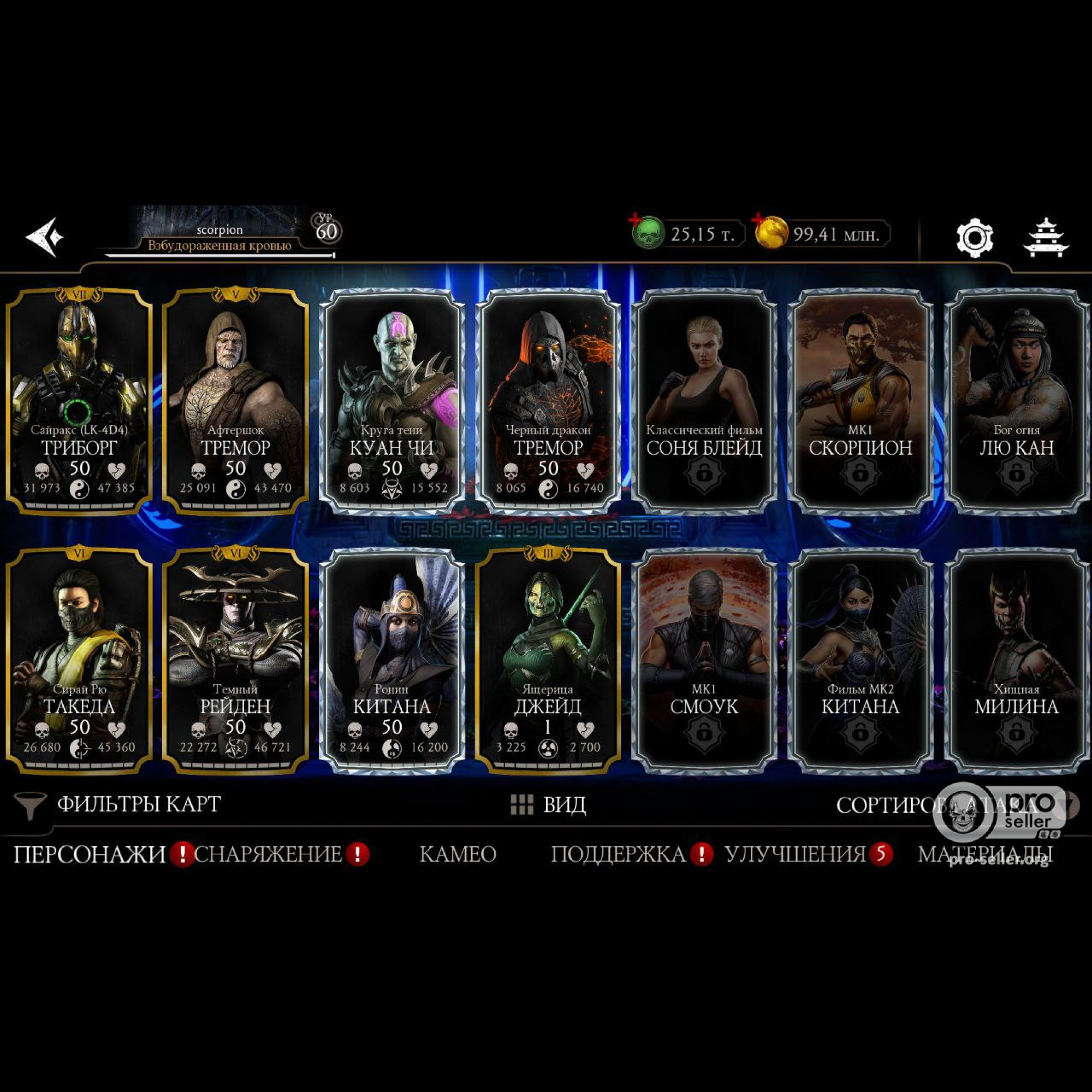1092x1092 pixels.
Task: Open the Улучшения tab
Action: (796, 853)
